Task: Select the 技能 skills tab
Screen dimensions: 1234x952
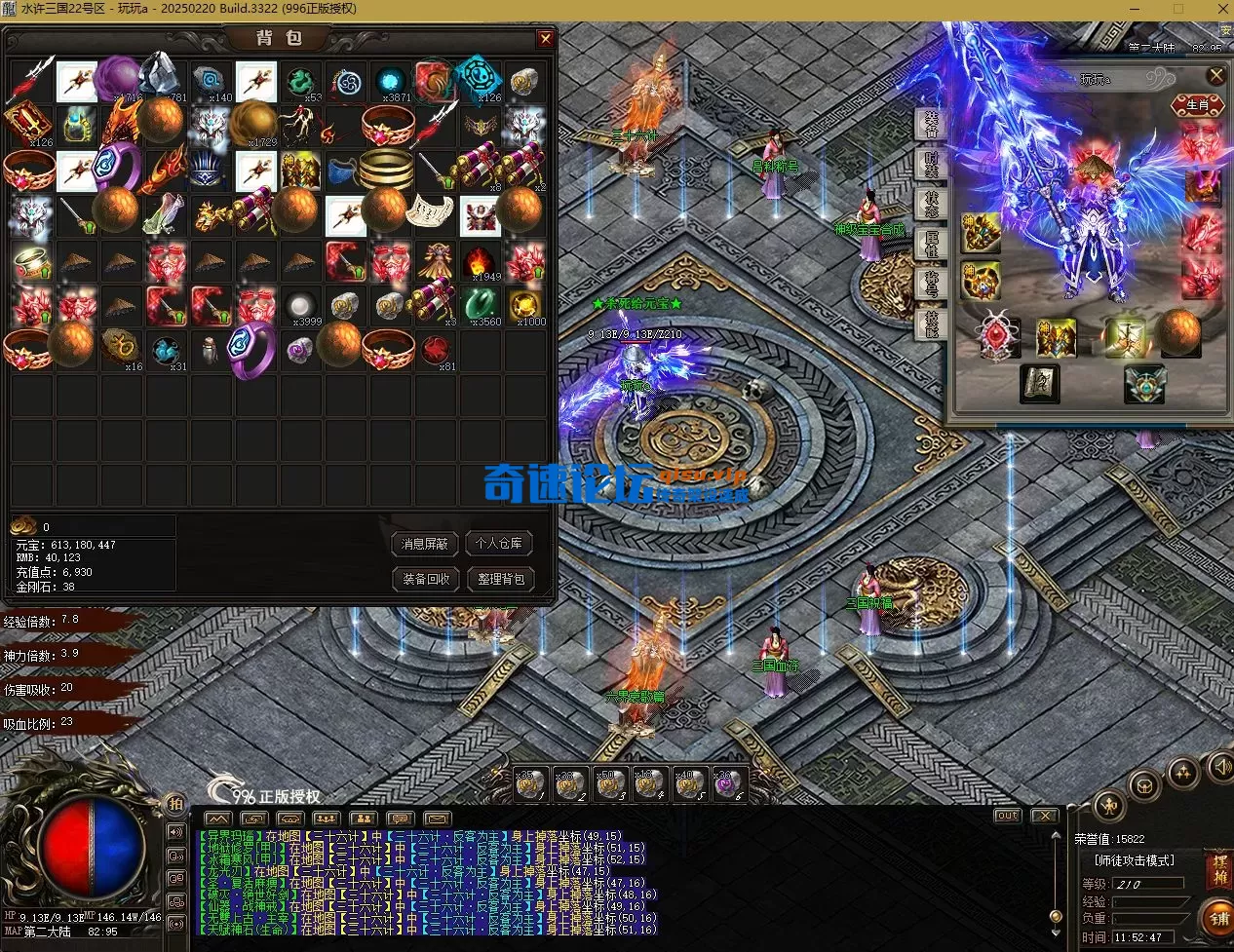Action: [931, 323]
